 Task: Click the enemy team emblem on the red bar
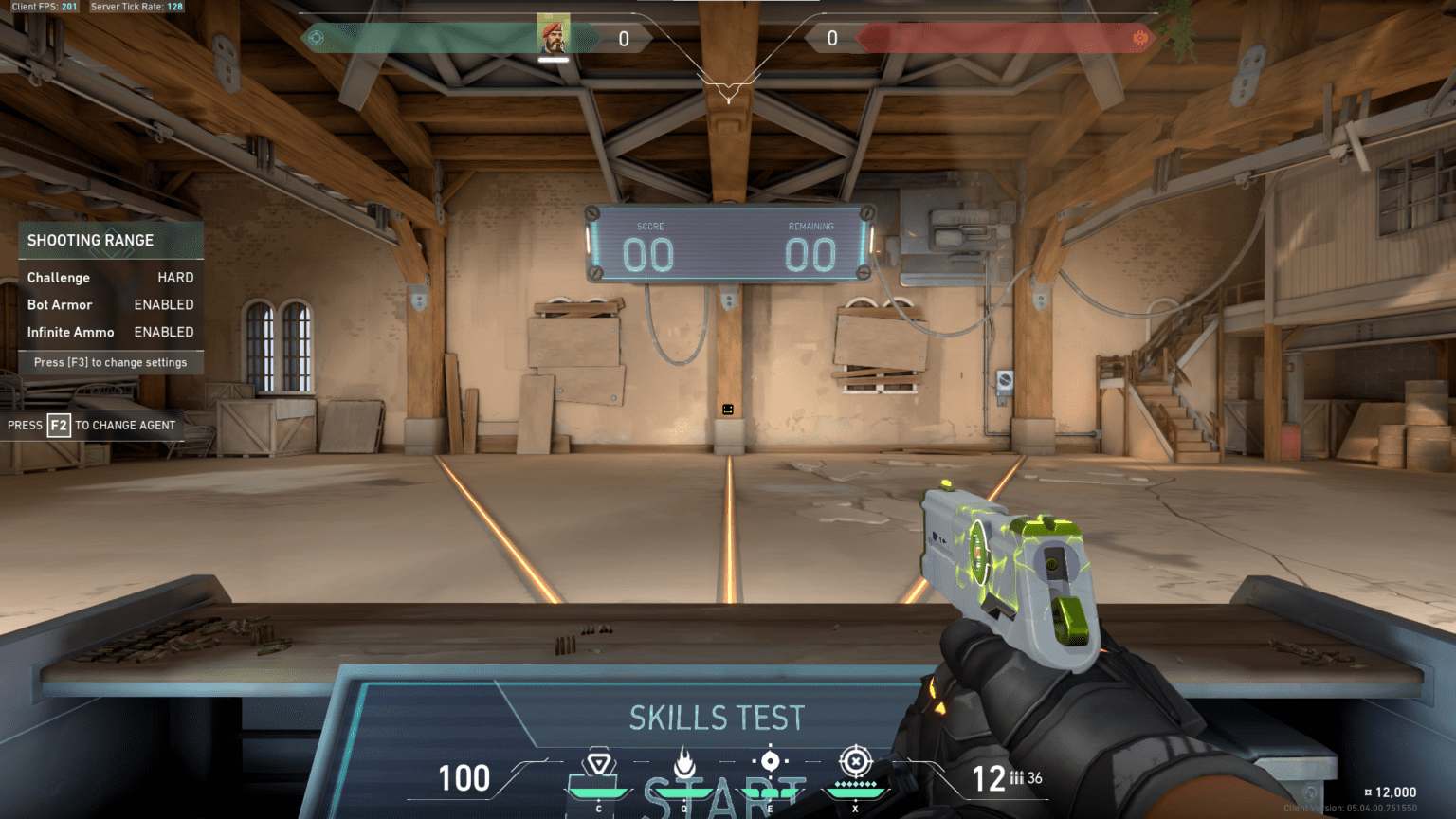click(x=1142, y=36)
